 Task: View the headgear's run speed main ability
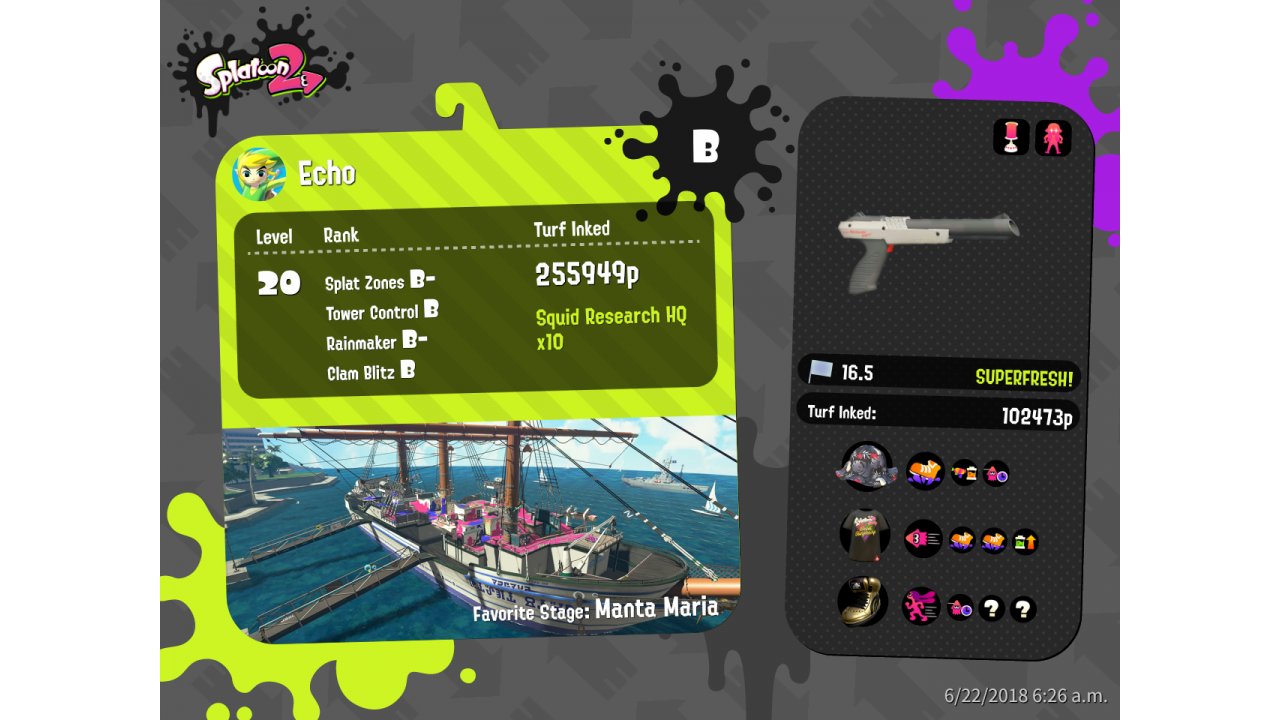[925, 470]
